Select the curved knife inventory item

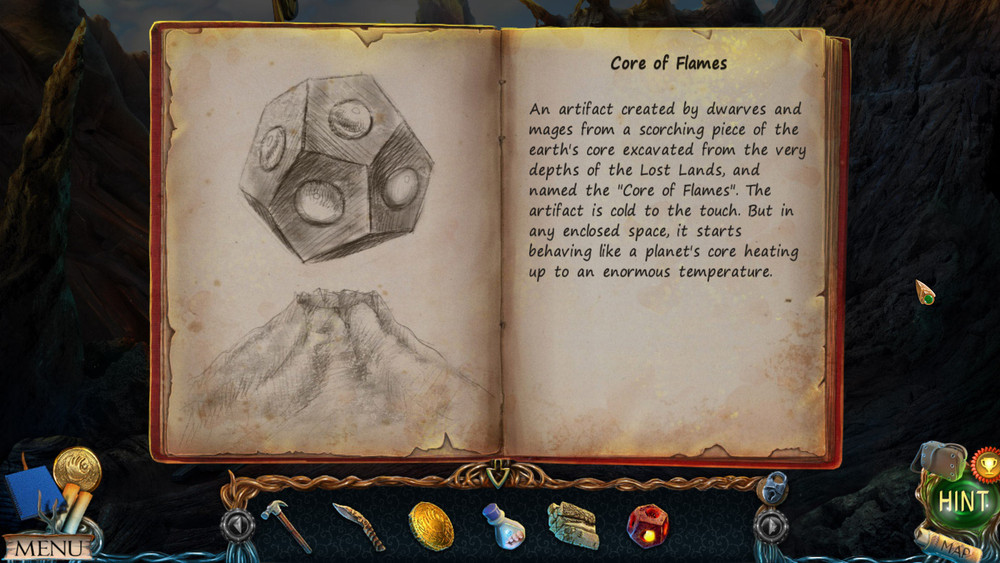coord(358,526)
